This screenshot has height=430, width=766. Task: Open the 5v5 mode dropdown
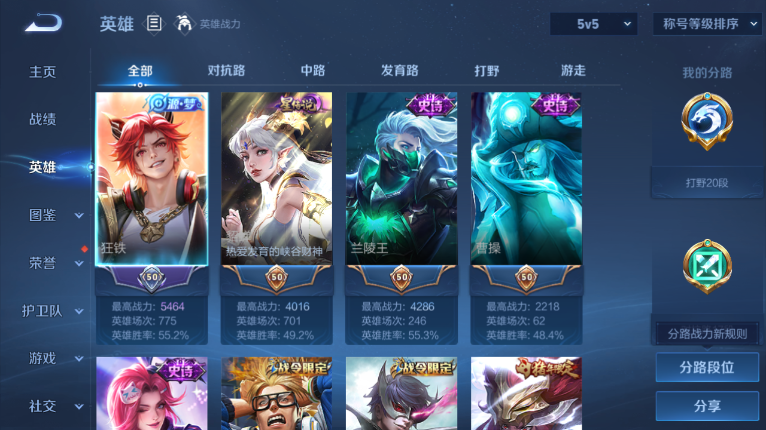(x=593, y=24)
